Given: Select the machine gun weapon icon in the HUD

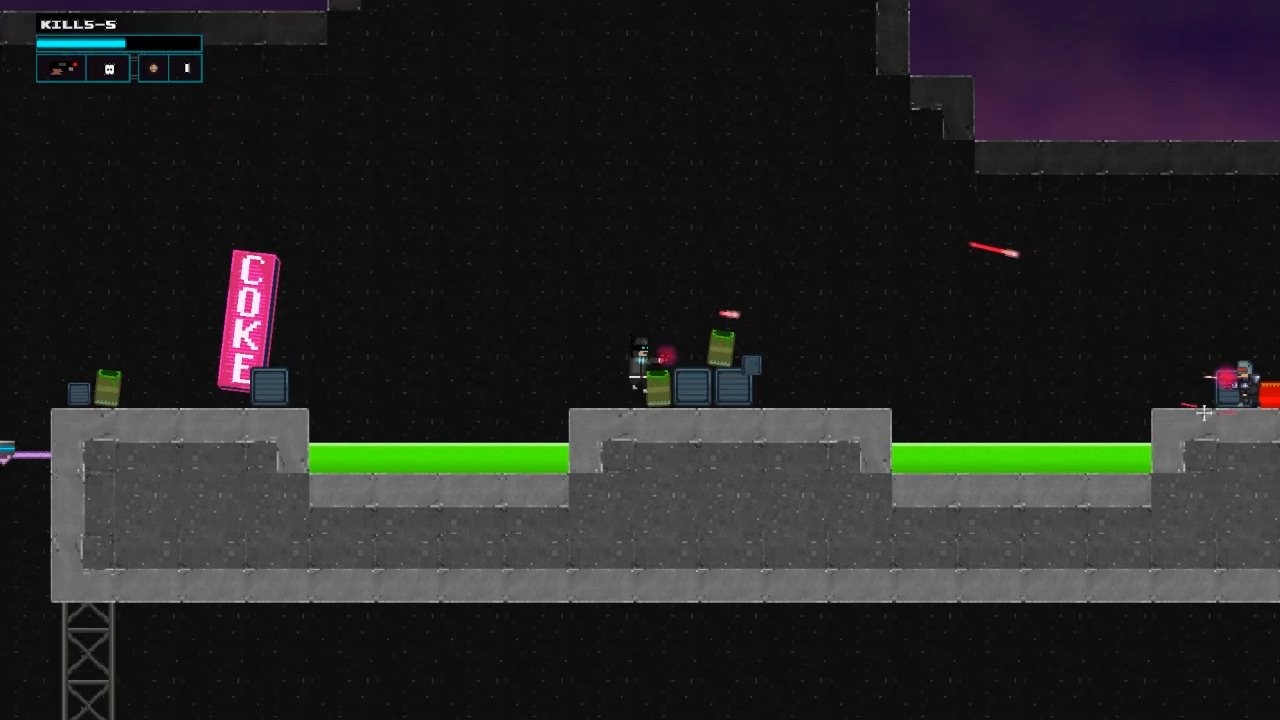Looking at the screenshot, I should 60,68.
